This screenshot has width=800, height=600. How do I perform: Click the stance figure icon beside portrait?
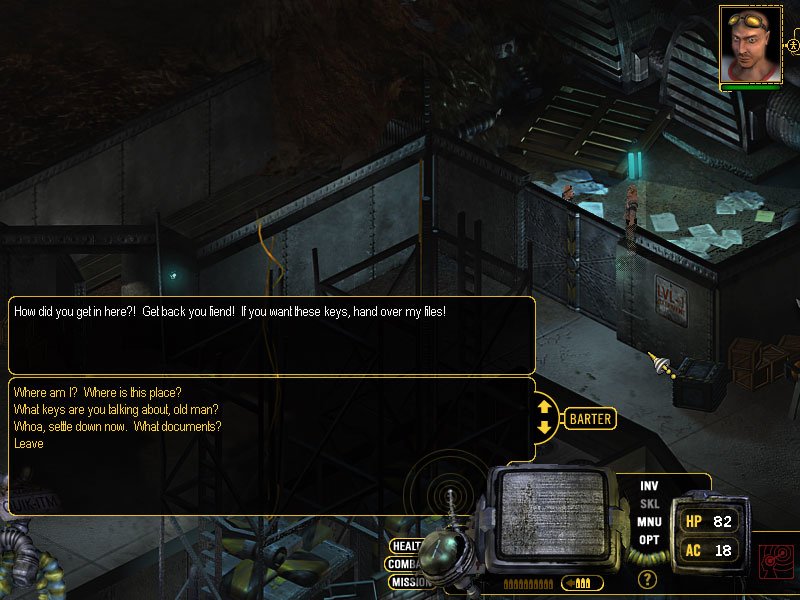point(794,45)
